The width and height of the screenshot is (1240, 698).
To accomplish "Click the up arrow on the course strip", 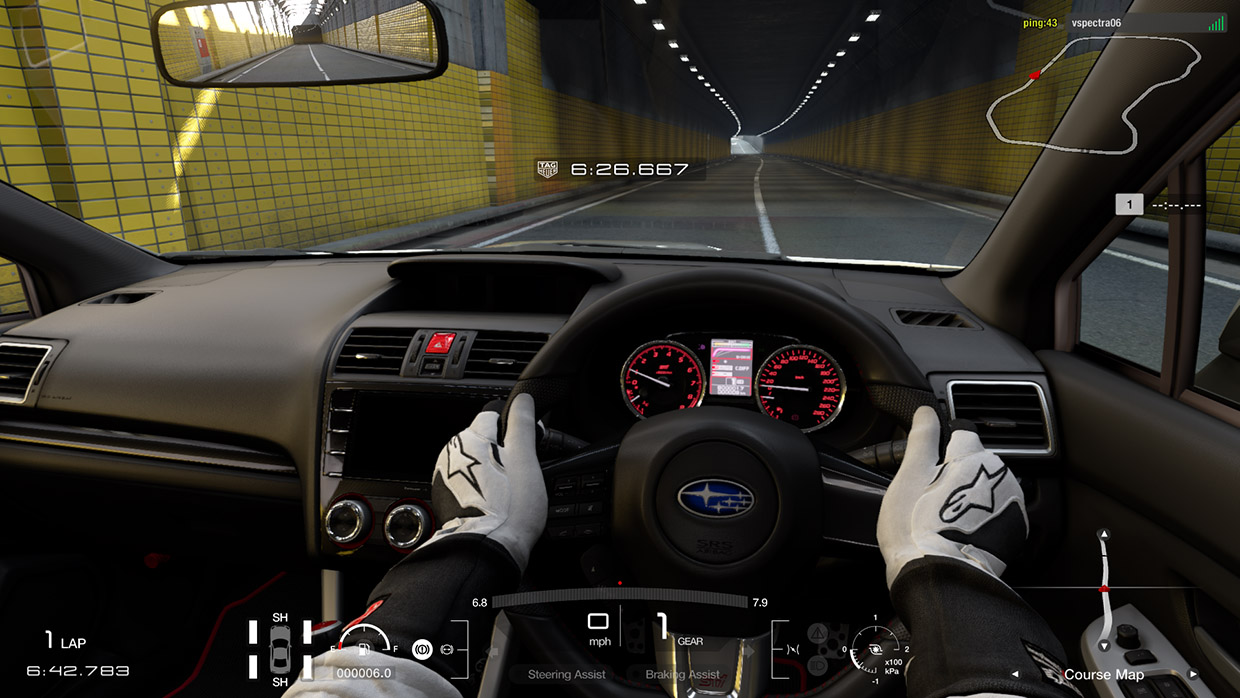I will [1103, 534].
